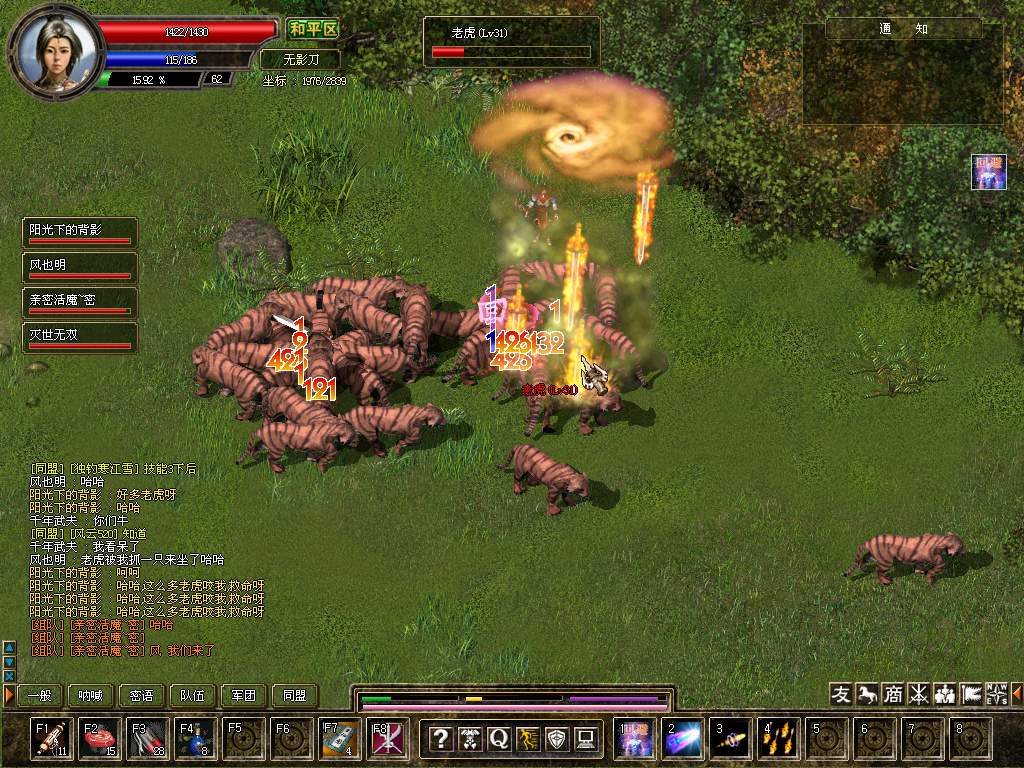Use the F7 talisman card item
1024x768 pixels.
340,739
